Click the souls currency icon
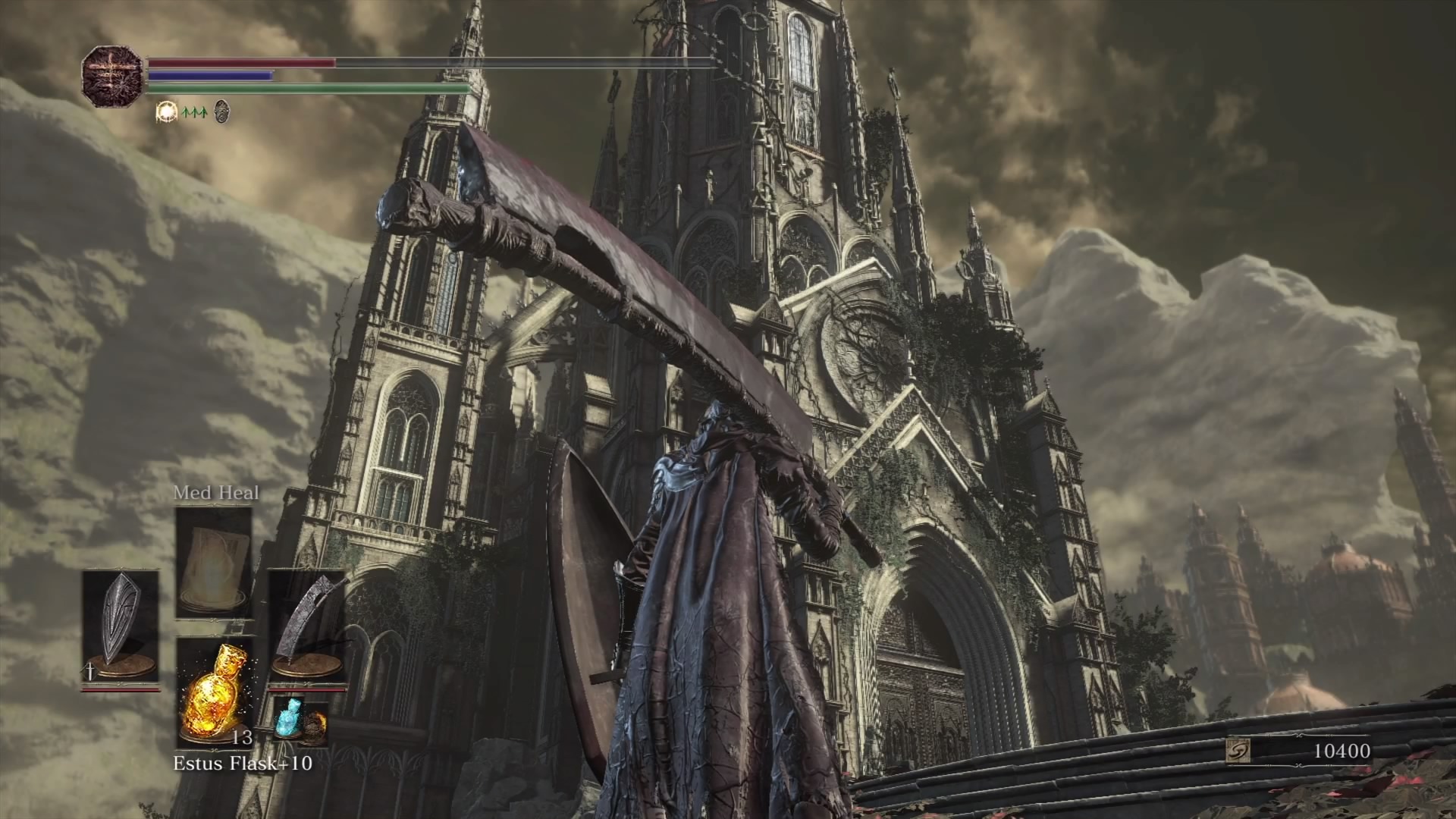Screen dimensions: 1456x819 (1238, 751)
